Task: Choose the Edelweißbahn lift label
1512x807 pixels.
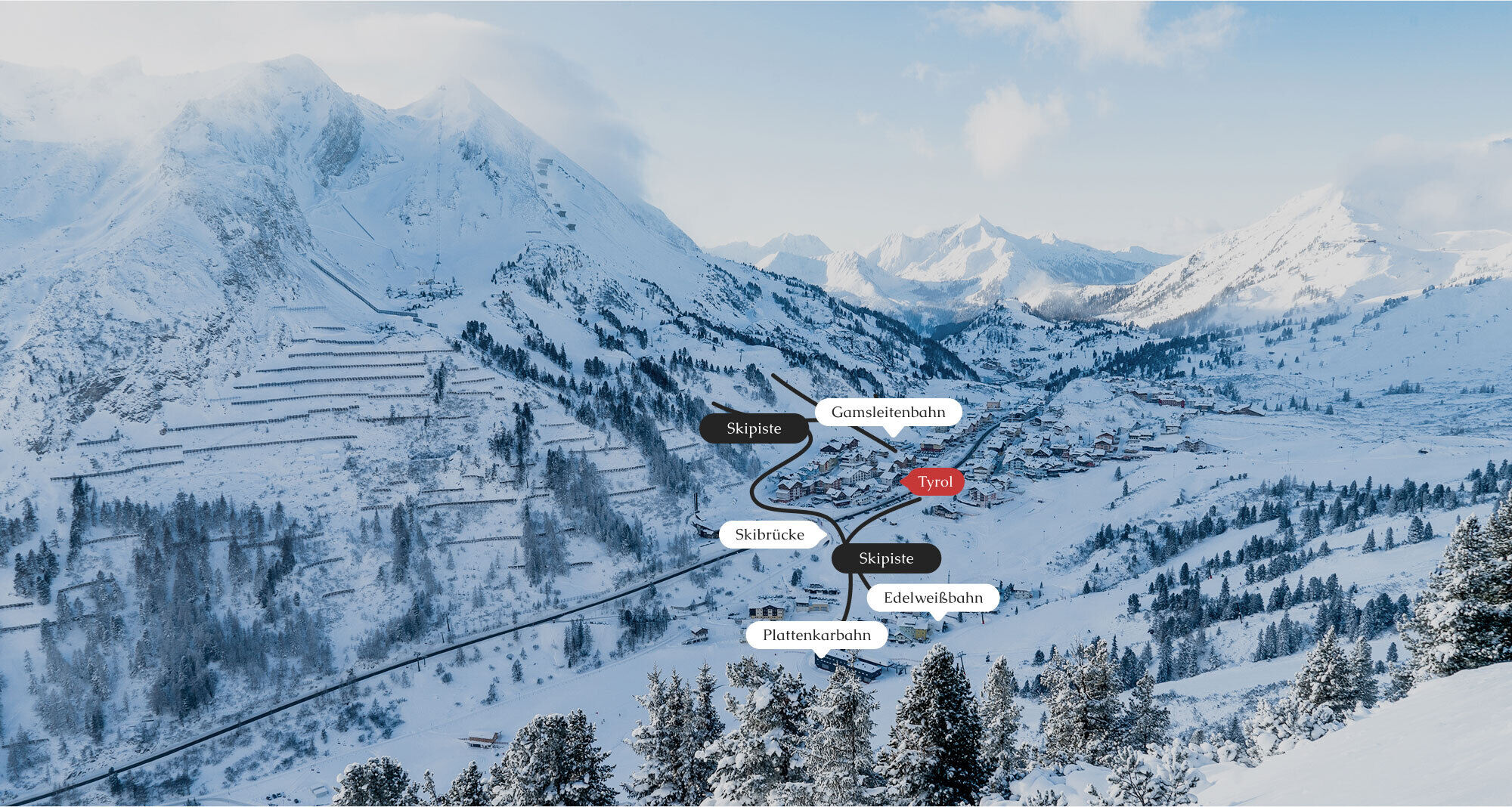Action: (x=933, y=598)
